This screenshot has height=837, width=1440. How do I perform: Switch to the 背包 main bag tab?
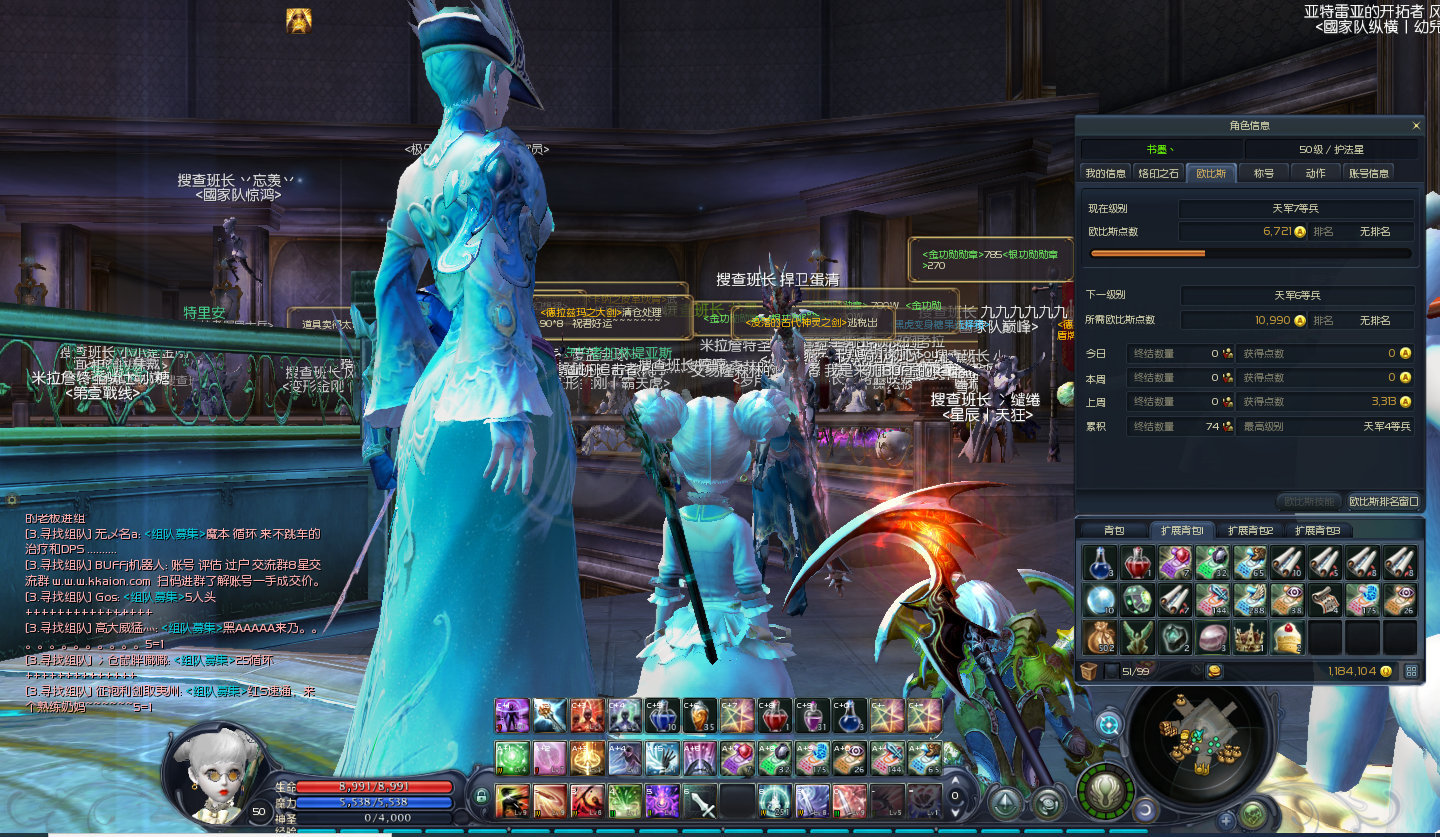pos(1114,530)
